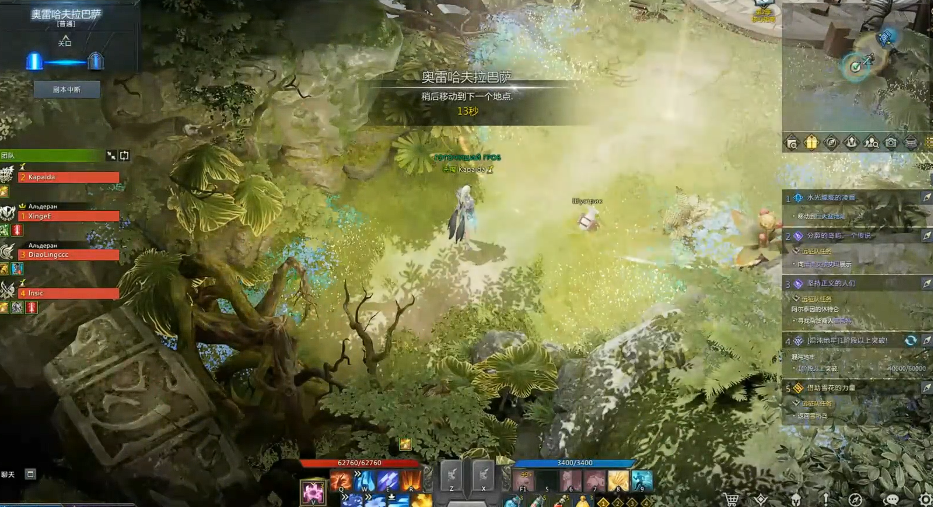Open the chat bubble icon in bottom bar
This screenshot has width=933, height=507.
point(891,498)
